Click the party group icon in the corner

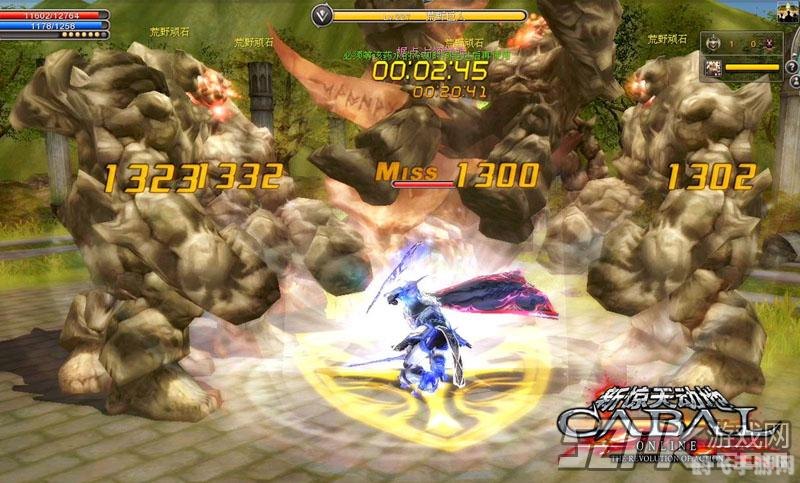789,15
